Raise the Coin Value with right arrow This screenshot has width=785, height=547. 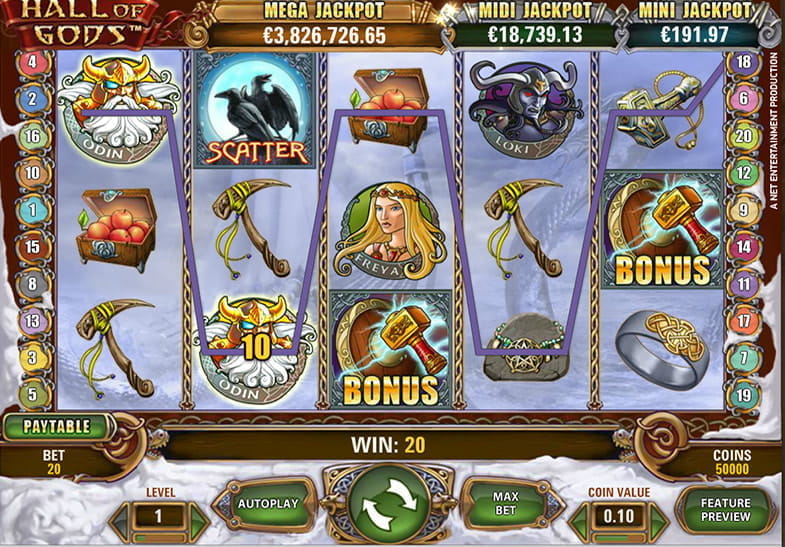pos(659,518)
